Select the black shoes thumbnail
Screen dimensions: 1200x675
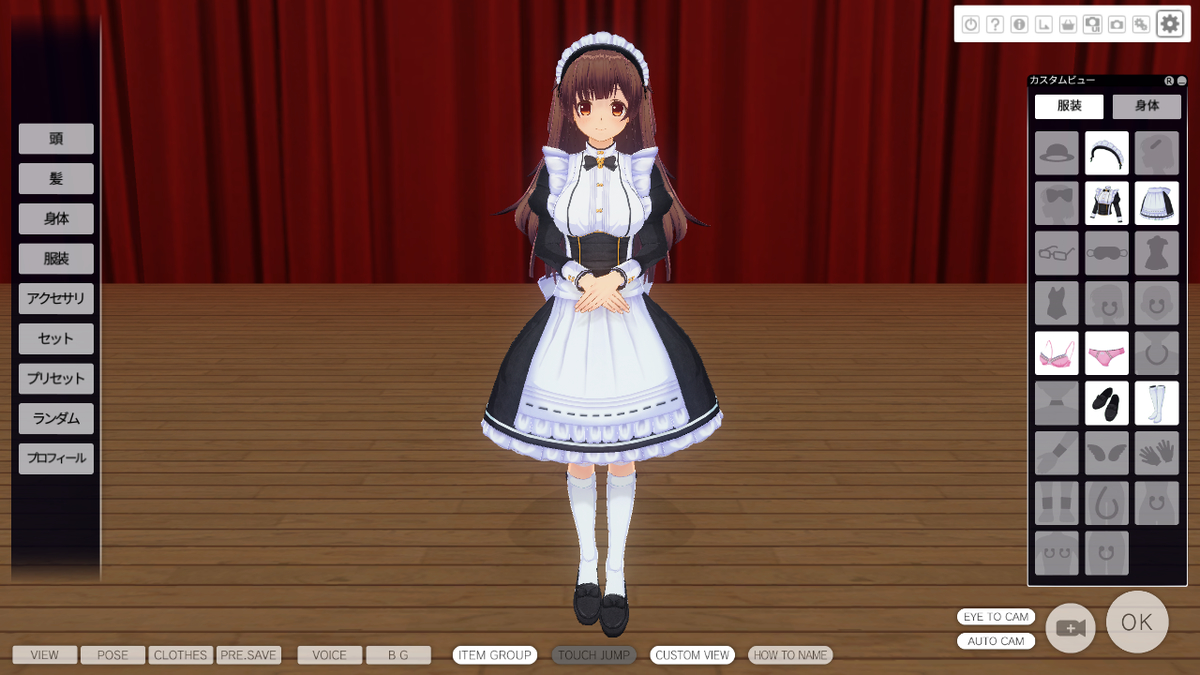click(1107, 403)
